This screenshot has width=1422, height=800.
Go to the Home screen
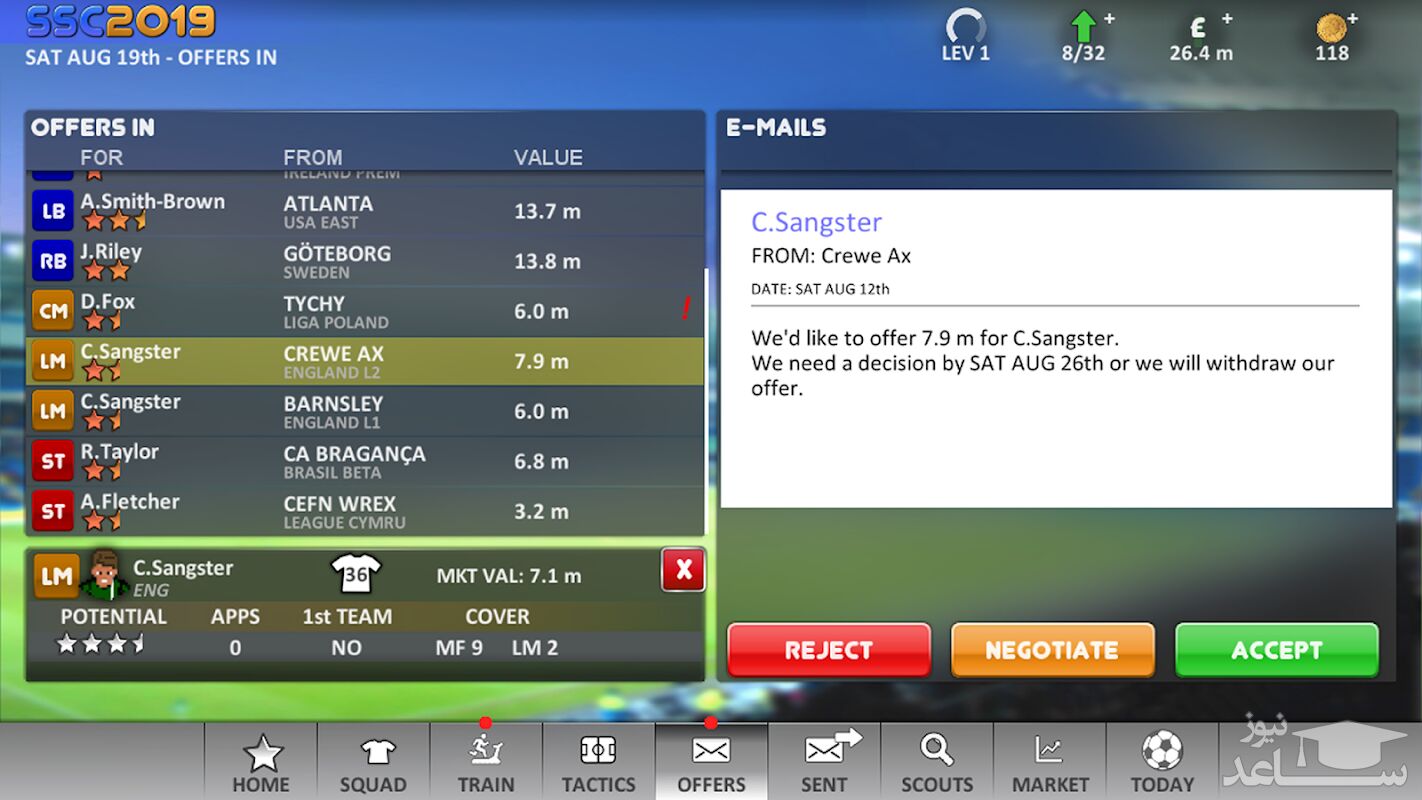coord(261,762)
